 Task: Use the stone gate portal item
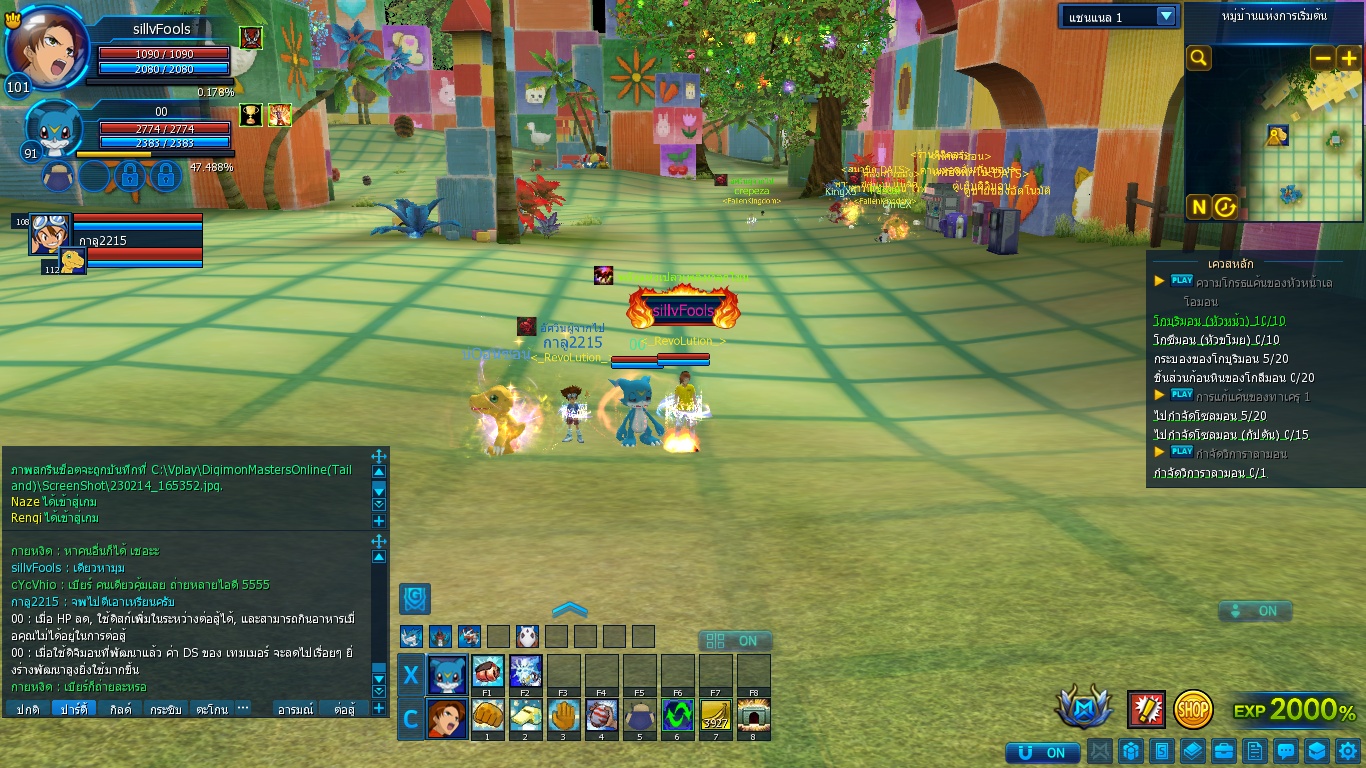click(753, 717)
